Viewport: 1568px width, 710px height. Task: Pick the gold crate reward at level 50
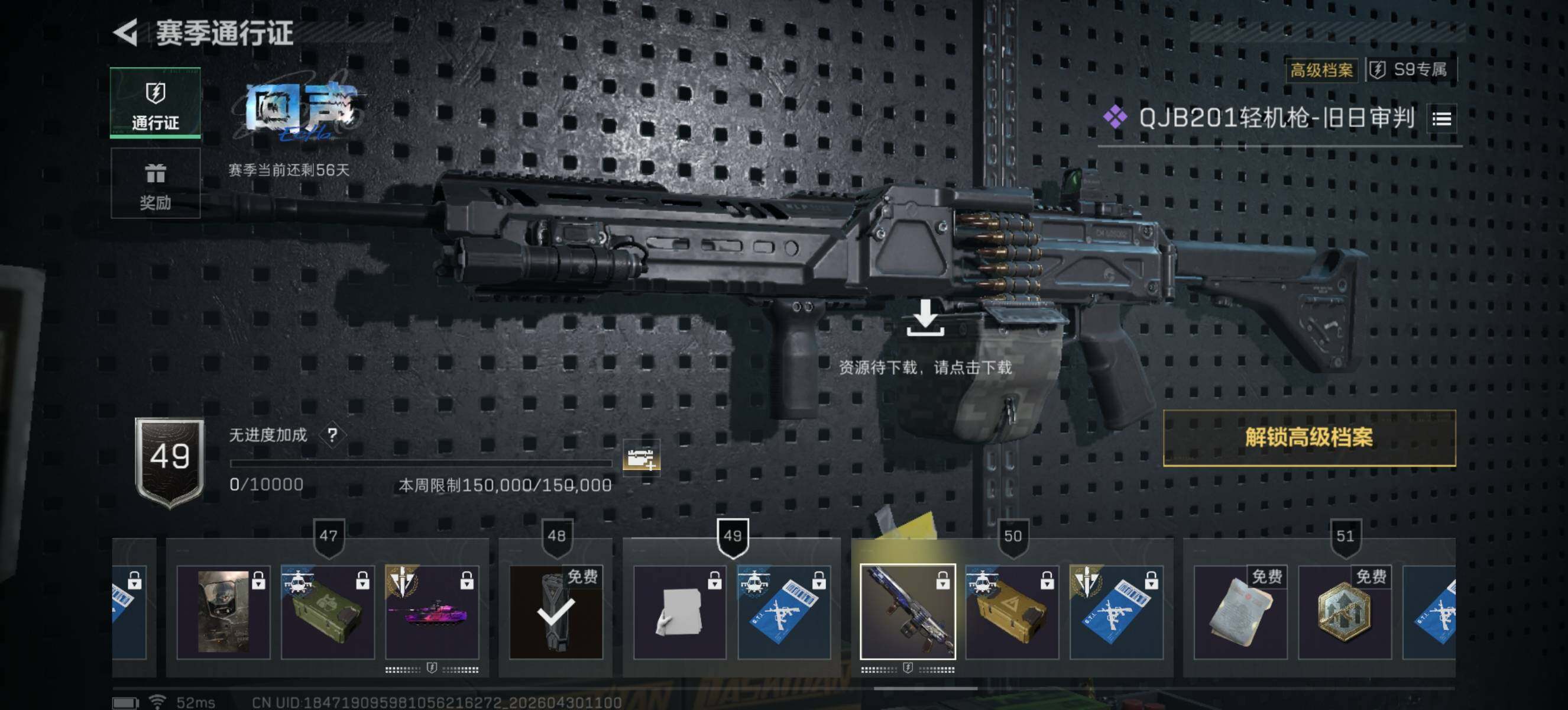click(x=1012, y=612)
